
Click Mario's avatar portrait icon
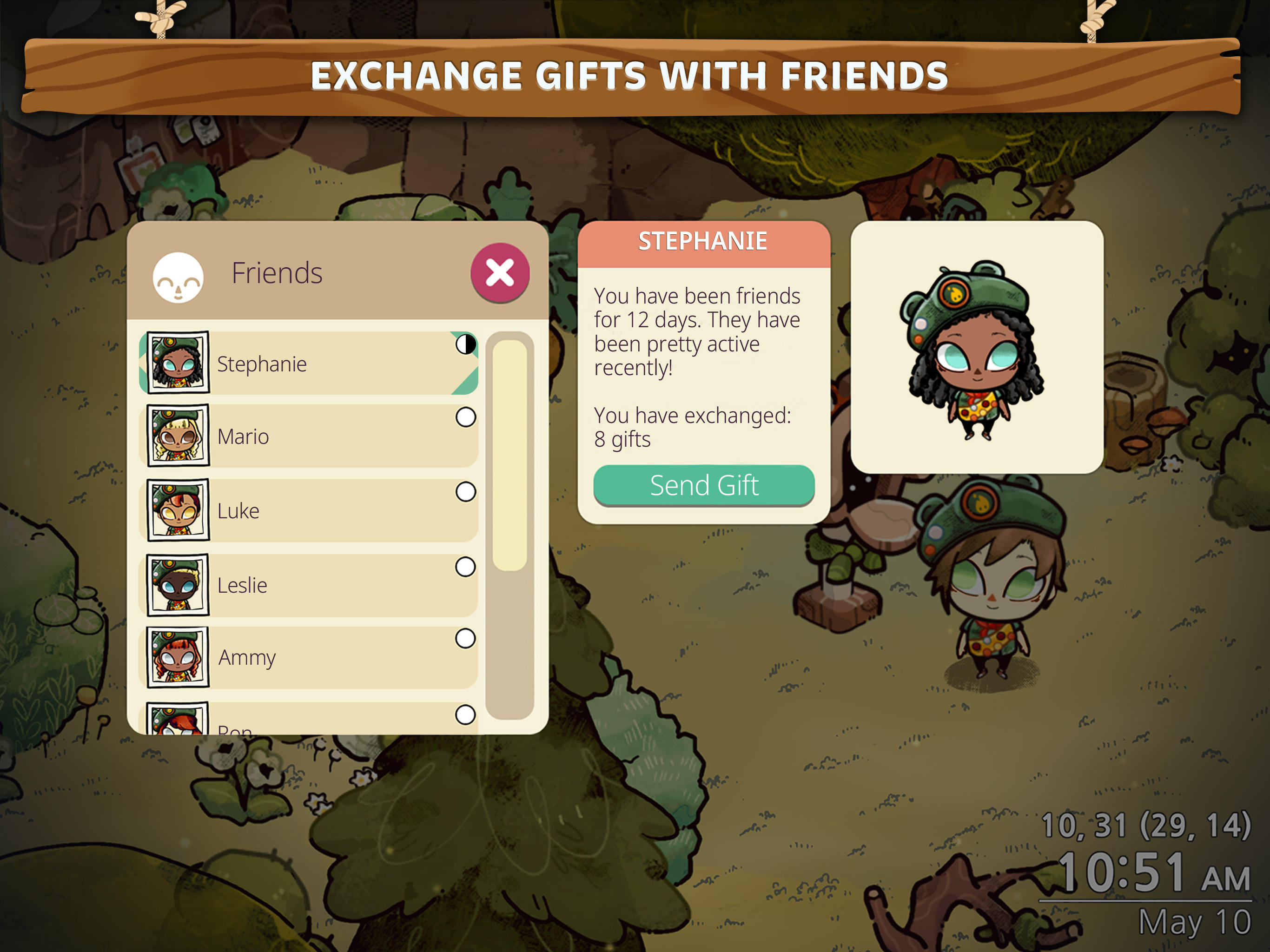(x=178, y=435)
